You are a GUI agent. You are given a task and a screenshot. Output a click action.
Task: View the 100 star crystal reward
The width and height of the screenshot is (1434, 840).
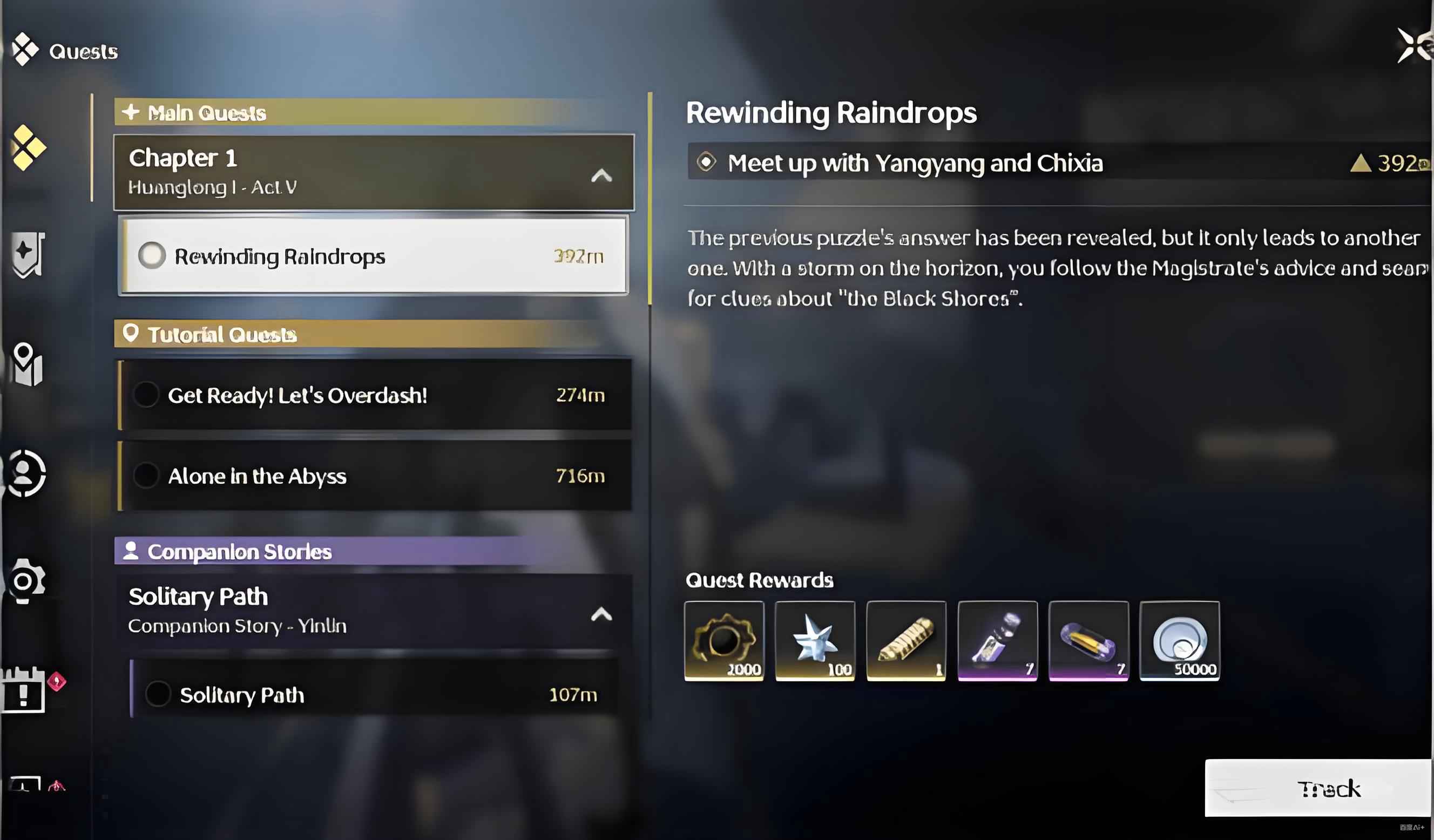(815, 641)
